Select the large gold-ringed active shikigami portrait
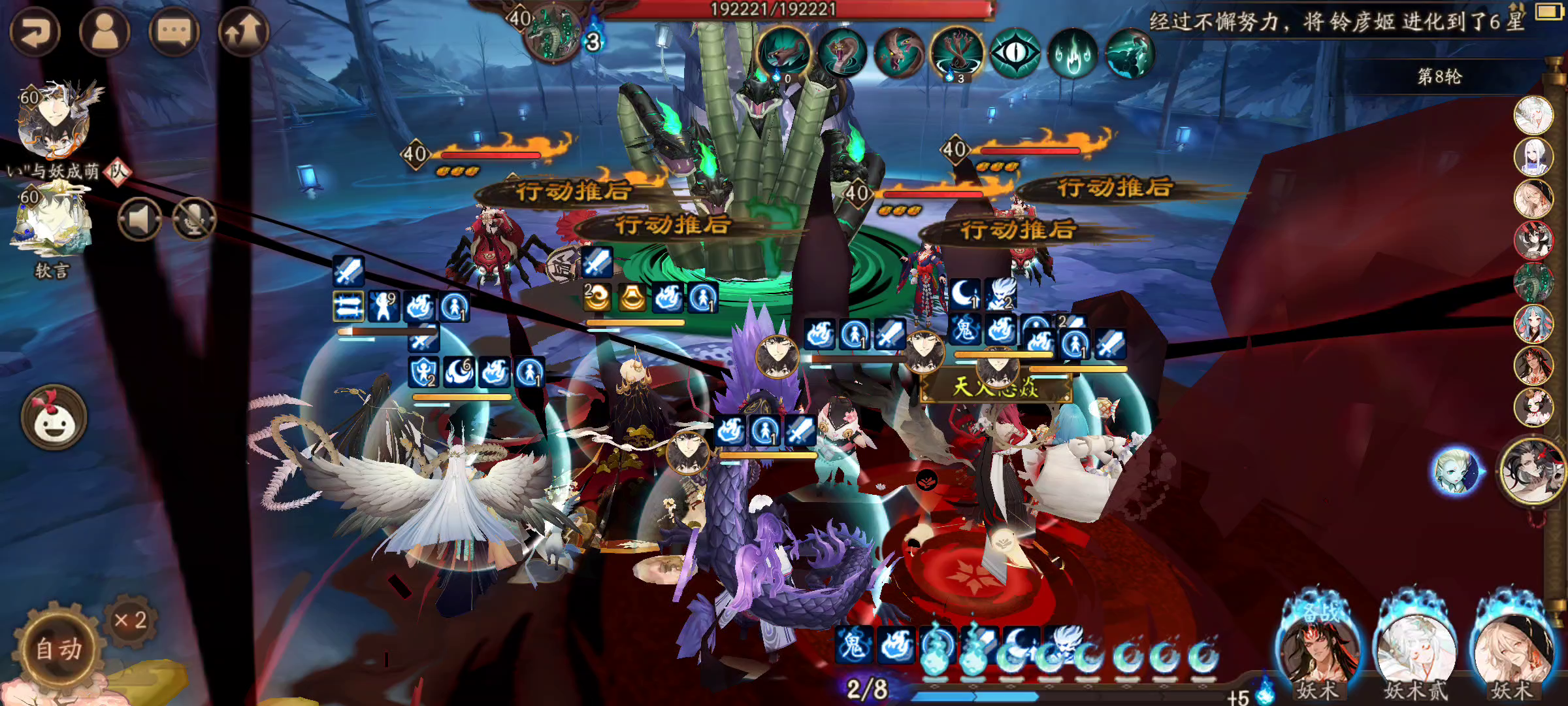This screenshot has width=1568, height=706. [x=1532, y=471]
